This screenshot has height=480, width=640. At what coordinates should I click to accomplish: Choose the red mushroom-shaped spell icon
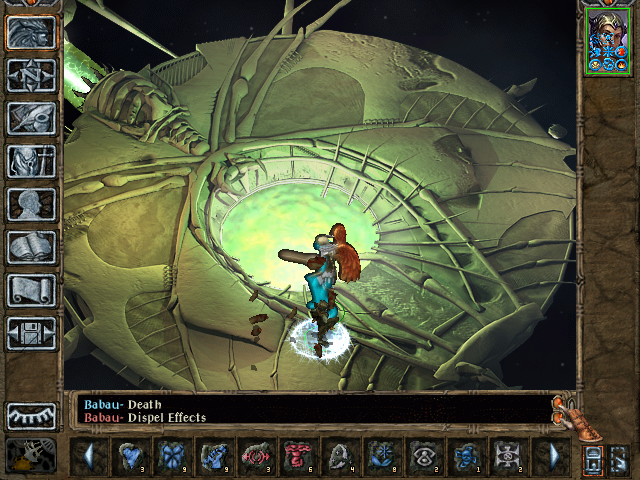pos(298,457)
